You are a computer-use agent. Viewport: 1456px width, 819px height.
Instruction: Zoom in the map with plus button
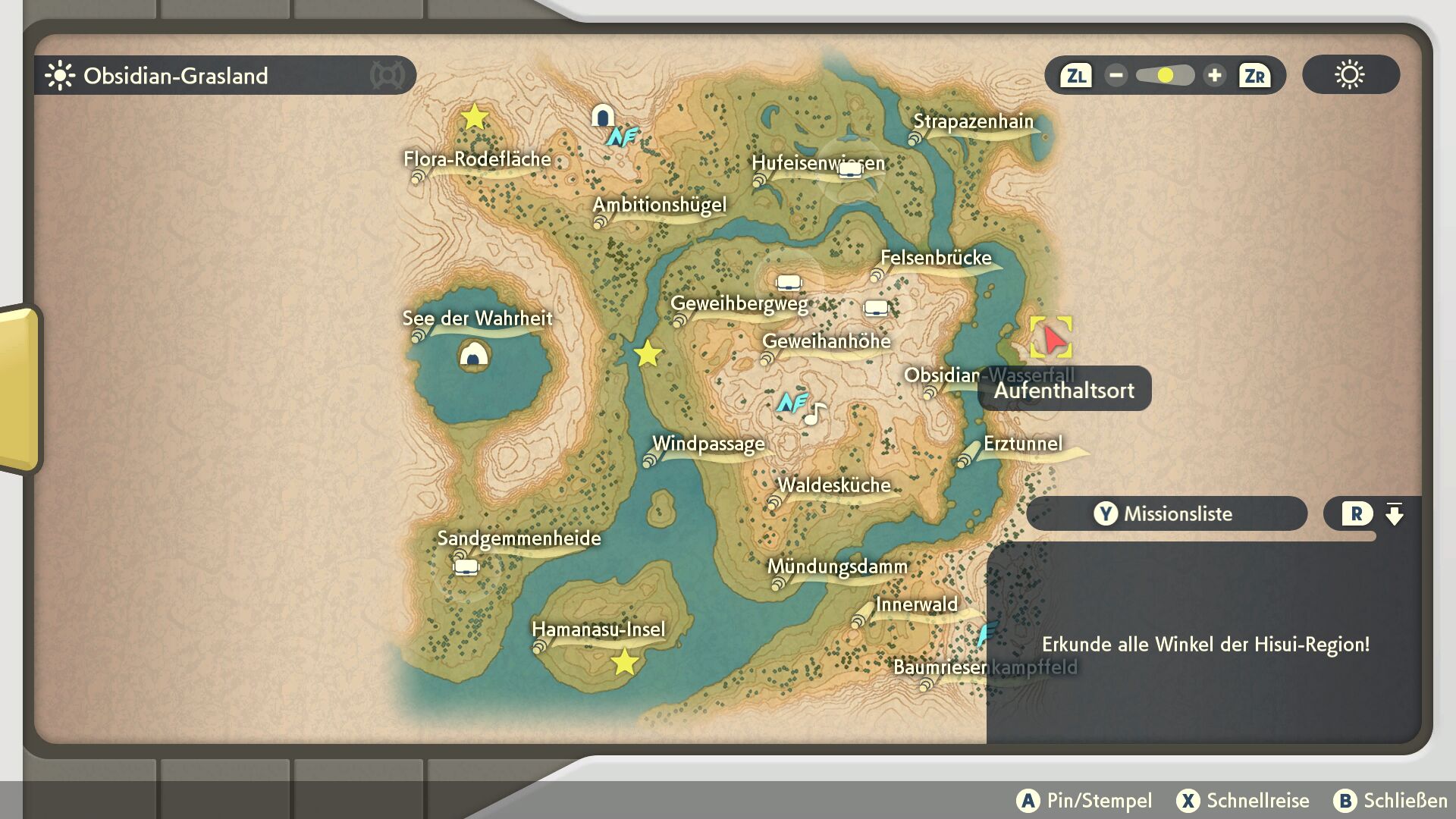[1214, 76]
